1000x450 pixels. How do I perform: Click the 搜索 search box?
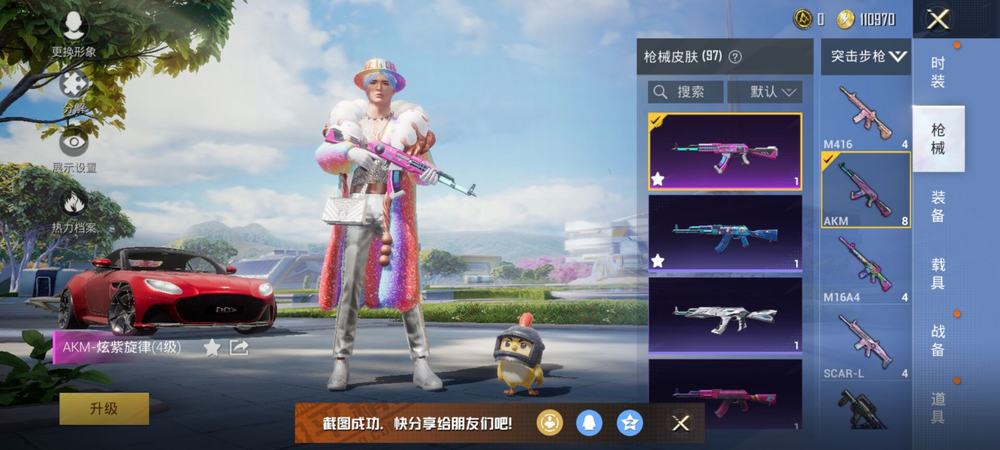[x=686, y=92]
